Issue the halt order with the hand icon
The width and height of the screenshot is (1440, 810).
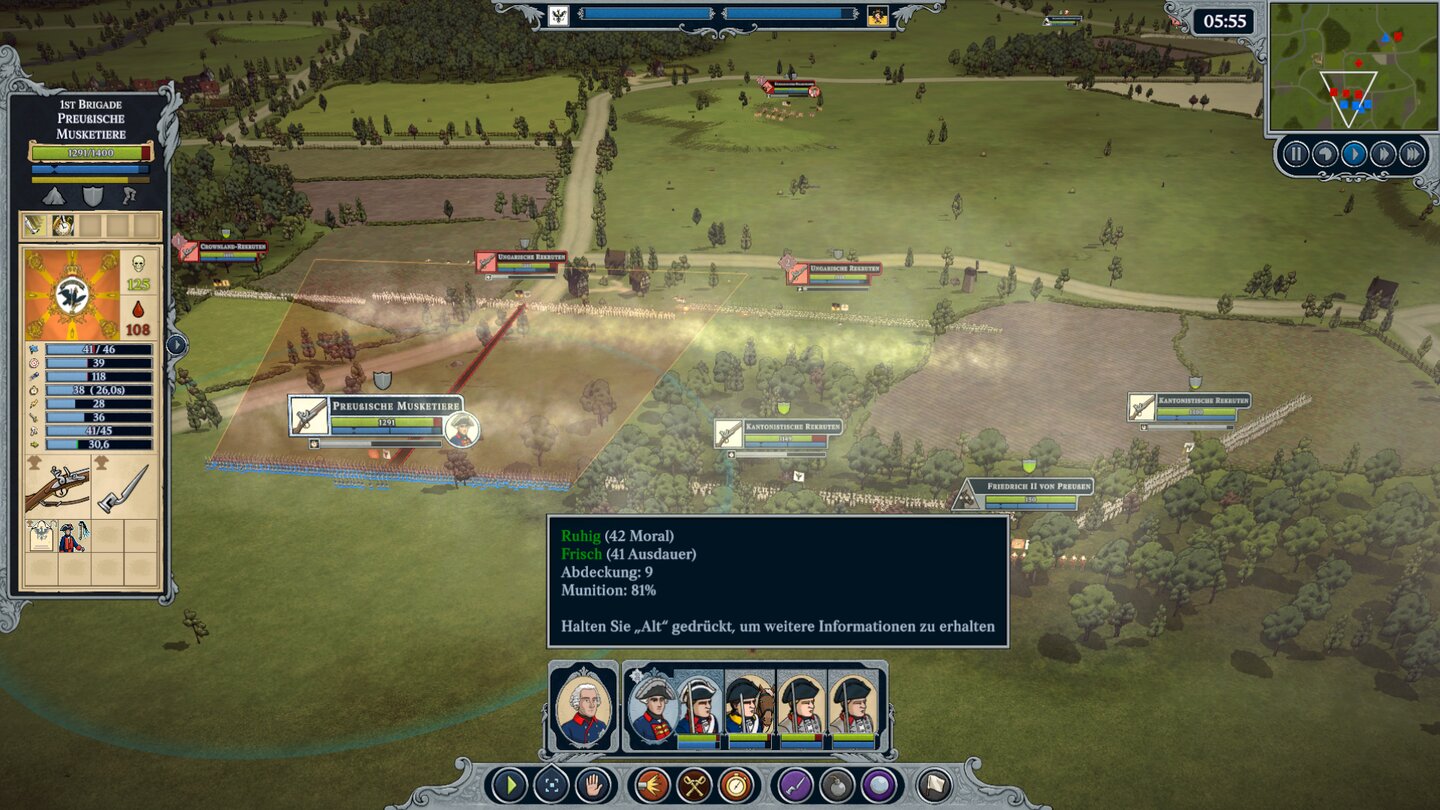pos(594,785)
